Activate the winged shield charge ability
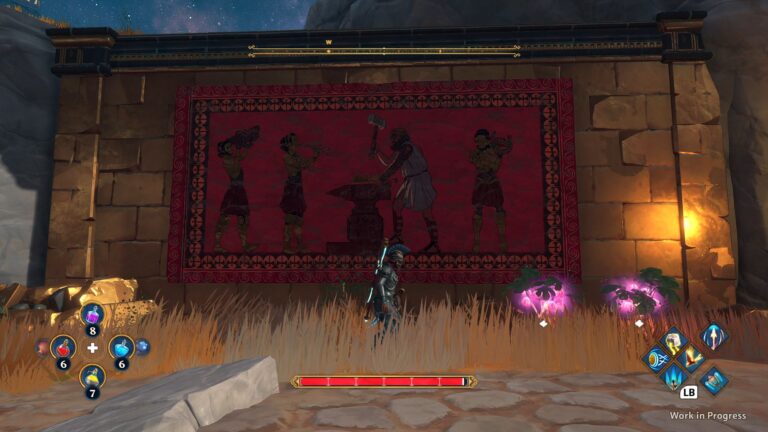 point(656,360)
